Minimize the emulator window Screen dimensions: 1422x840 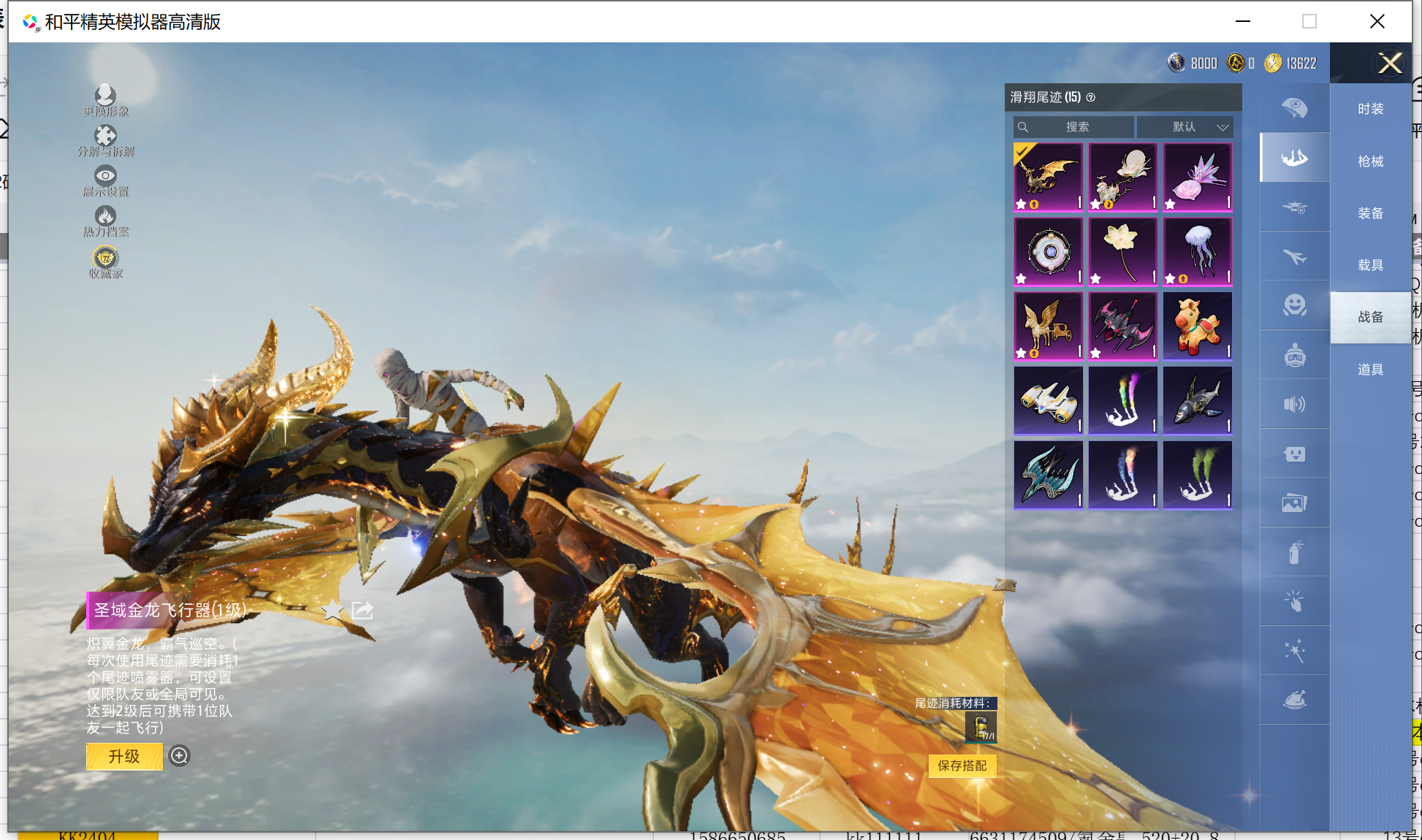pyautogui.click(x=1242, y=21)
